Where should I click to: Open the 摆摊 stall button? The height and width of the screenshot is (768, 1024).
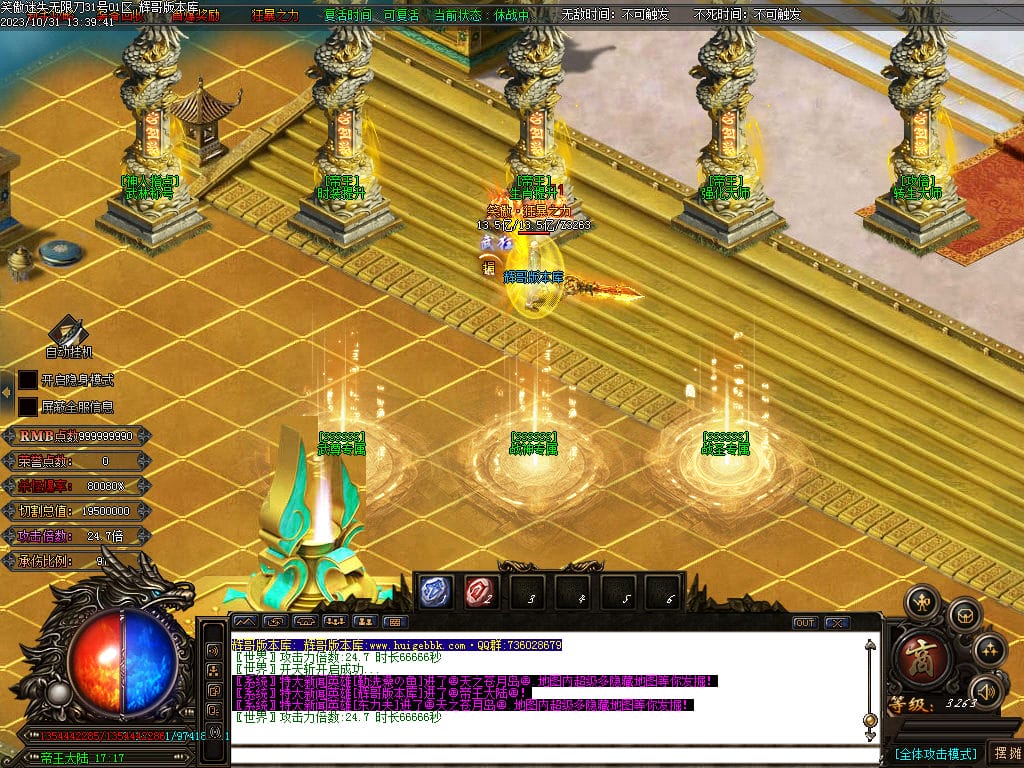coord(1005,753)
